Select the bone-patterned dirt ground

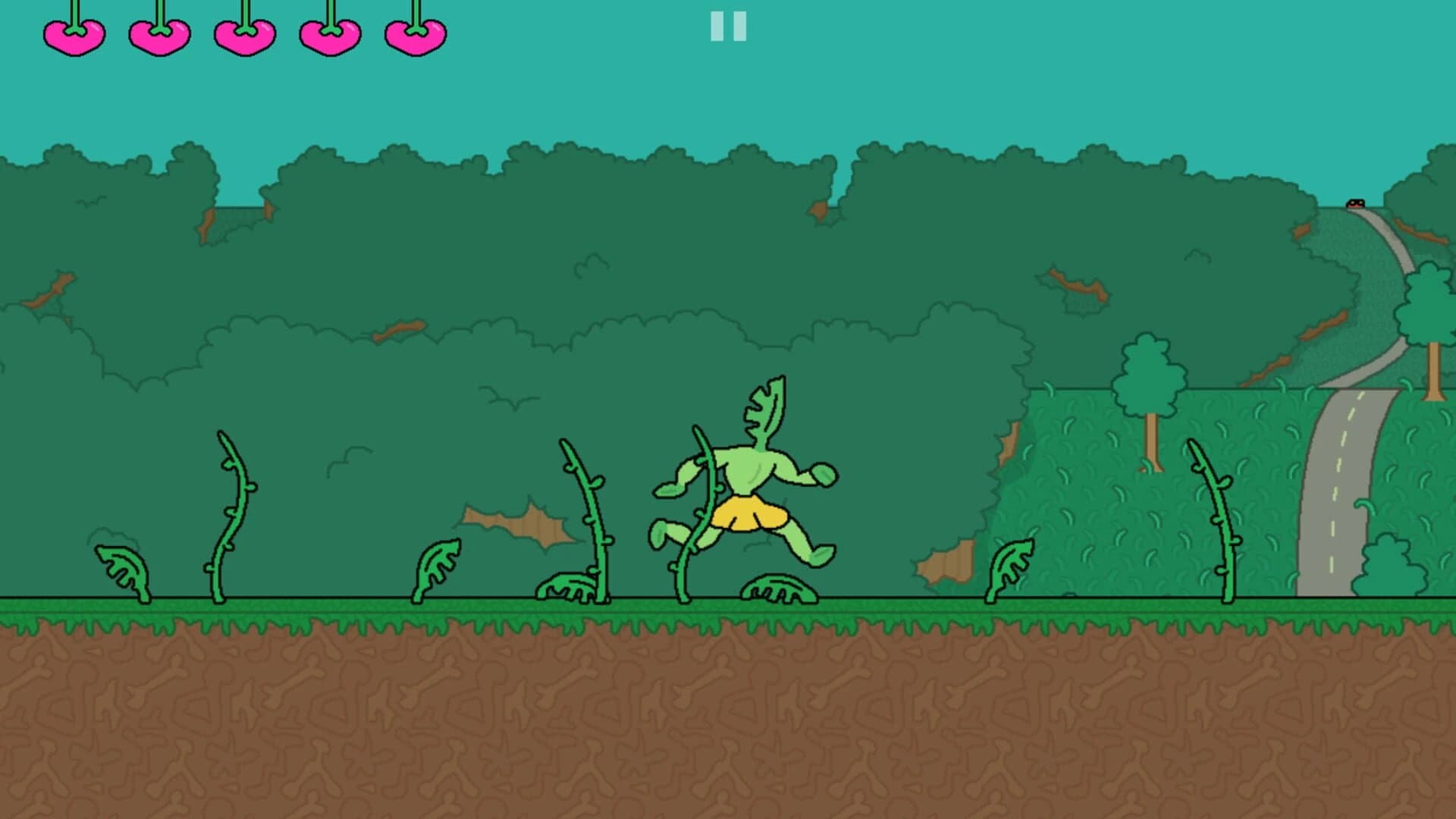(728, 720)
